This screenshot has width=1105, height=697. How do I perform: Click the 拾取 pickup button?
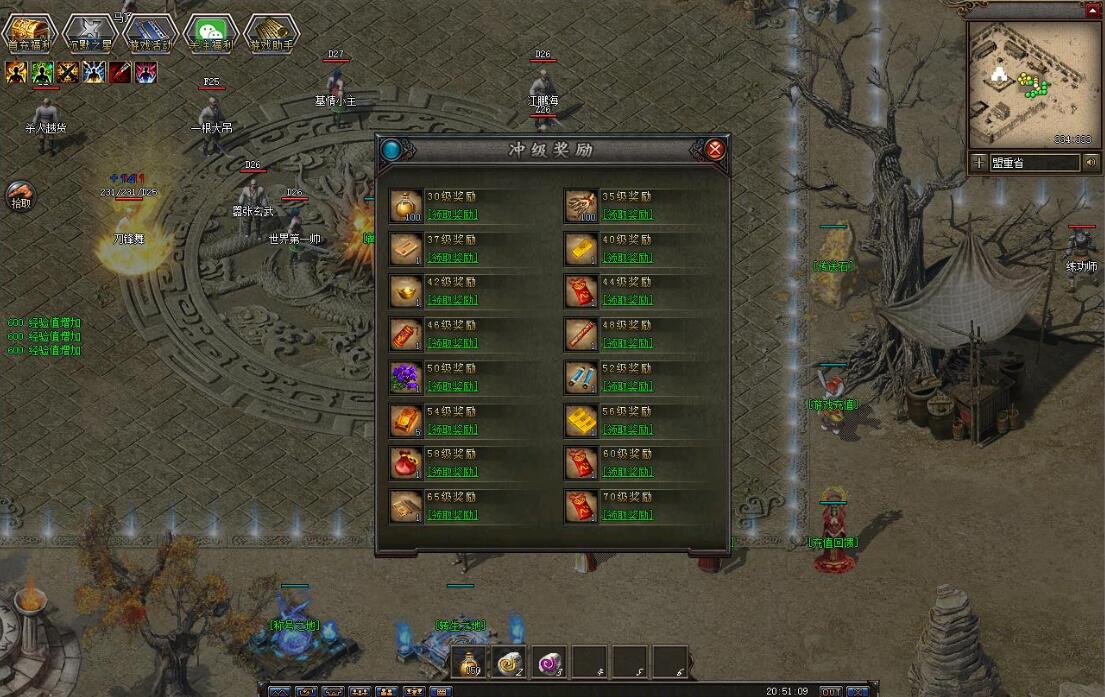(x=20, y=195)
